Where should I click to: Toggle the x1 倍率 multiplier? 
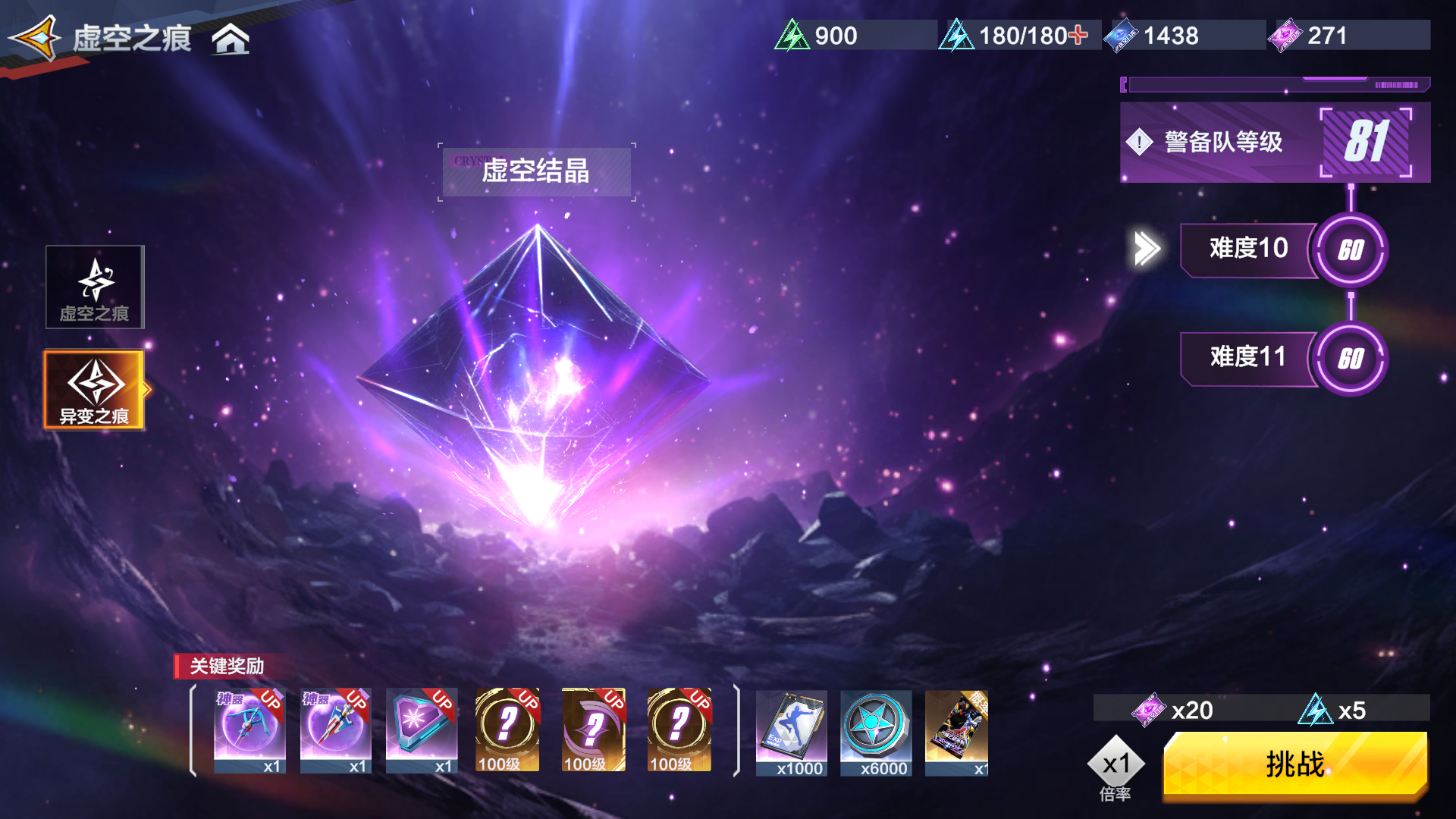point(1116,766)
